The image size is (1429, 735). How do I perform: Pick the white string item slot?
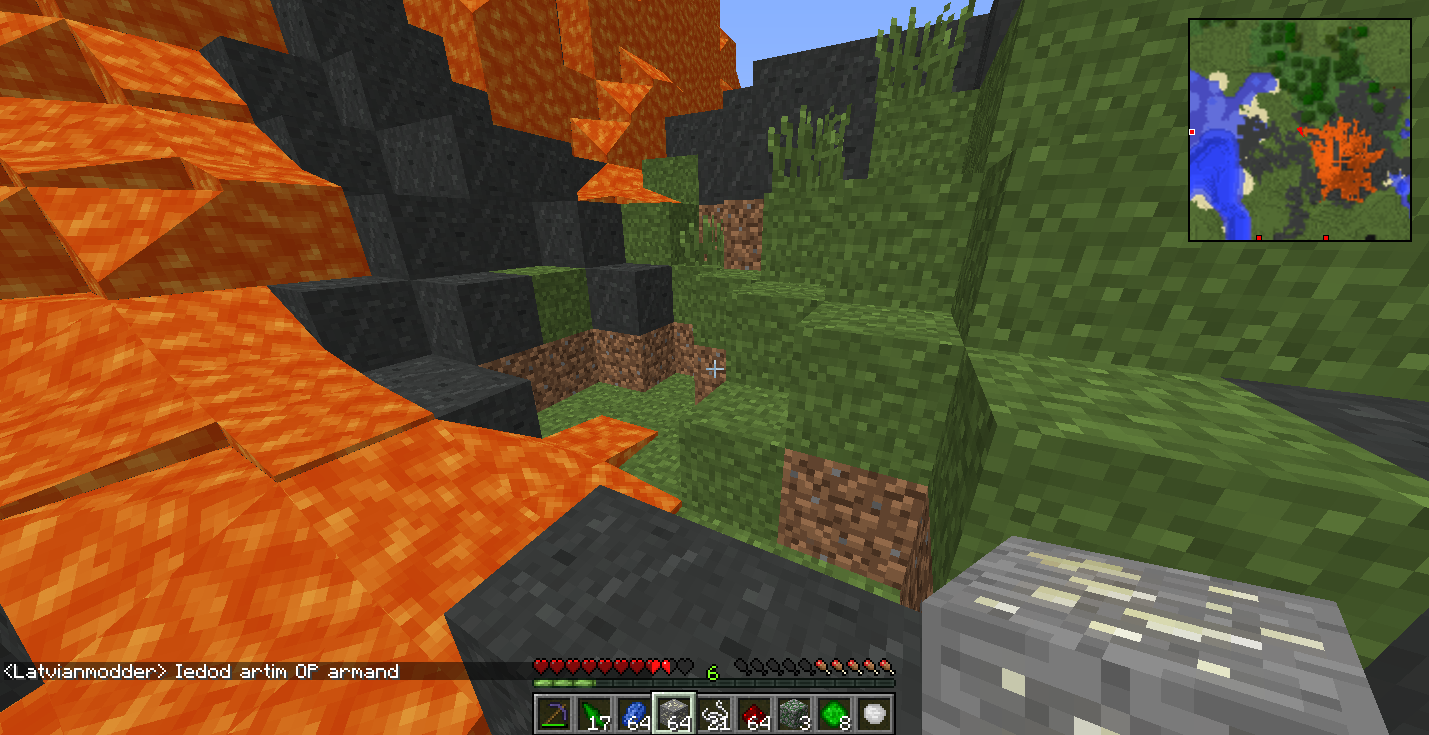click(x=713, y=714)
